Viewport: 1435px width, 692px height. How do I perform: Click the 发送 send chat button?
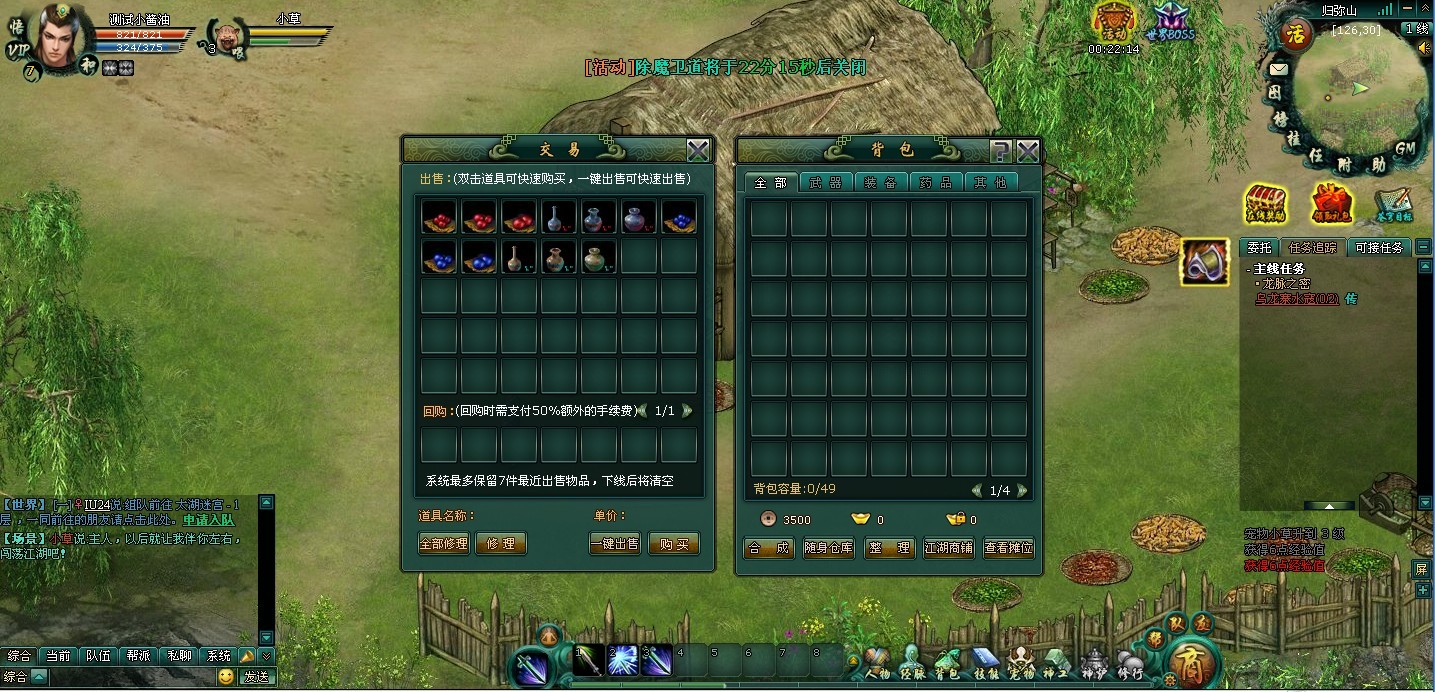[x=256, y=677]
